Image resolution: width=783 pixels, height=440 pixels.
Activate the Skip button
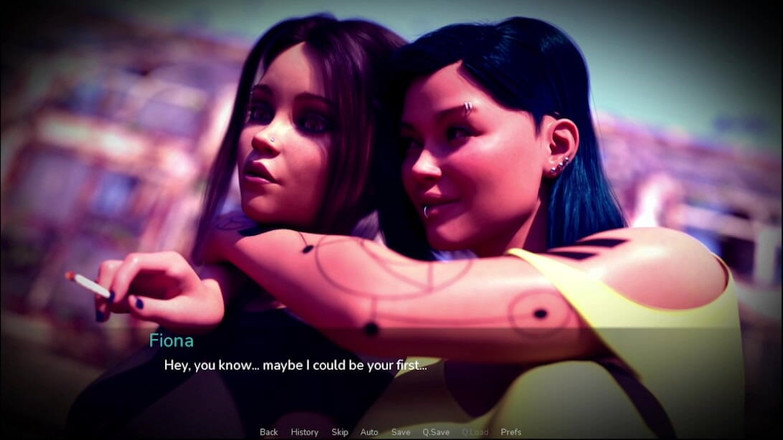pos(340,432)
